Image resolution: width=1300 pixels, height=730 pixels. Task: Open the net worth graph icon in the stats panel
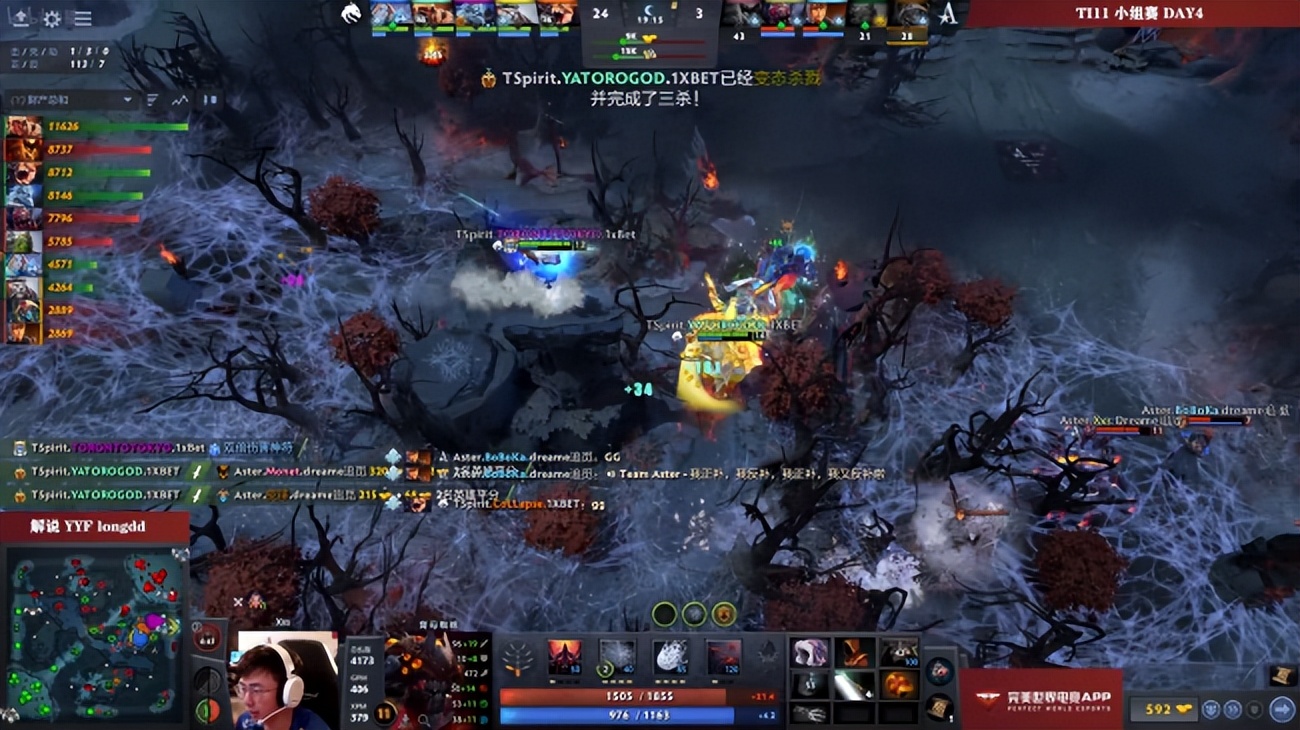[180, 99]
